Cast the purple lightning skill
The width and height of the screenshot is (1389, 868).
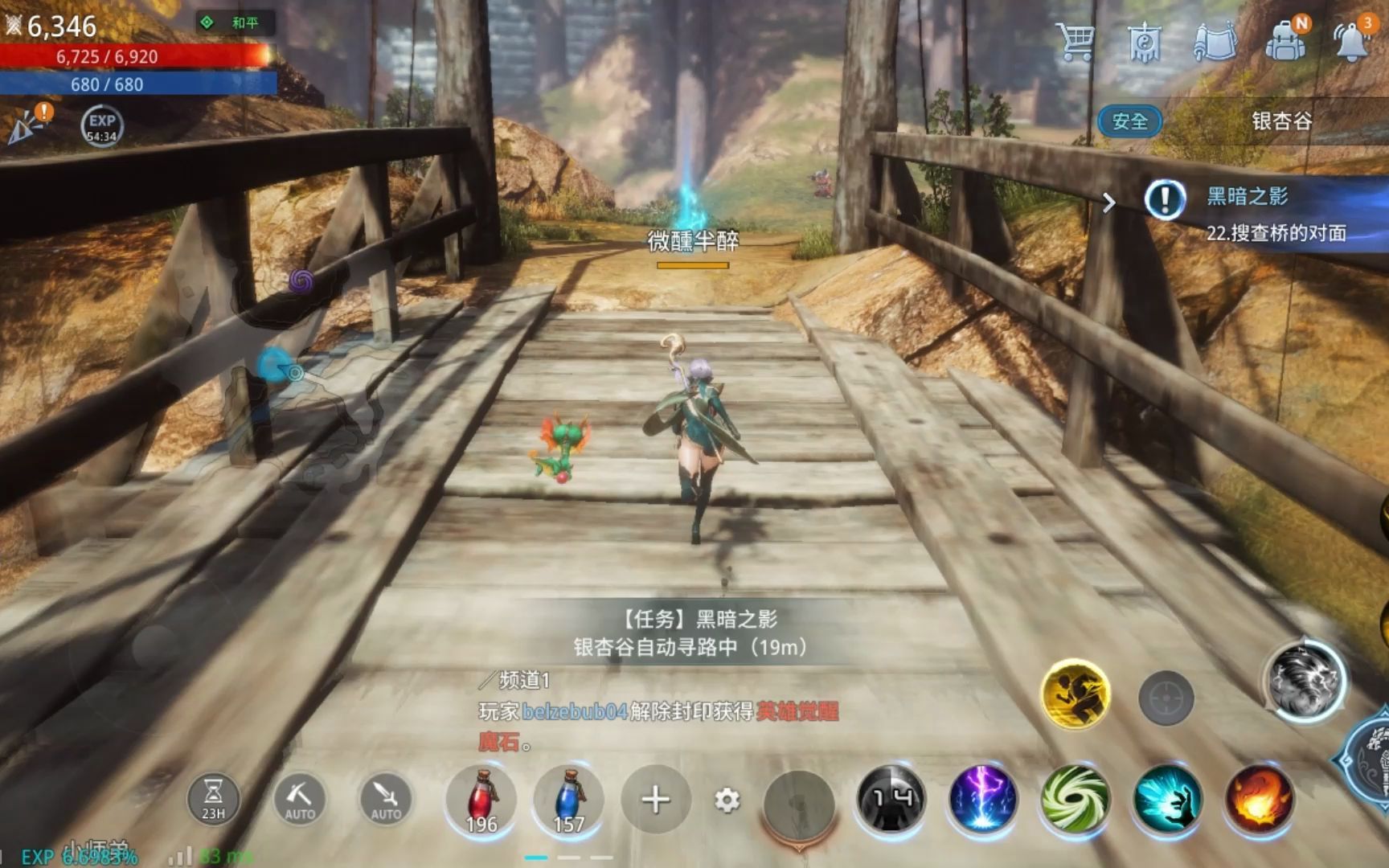click(x=983, y=799)
